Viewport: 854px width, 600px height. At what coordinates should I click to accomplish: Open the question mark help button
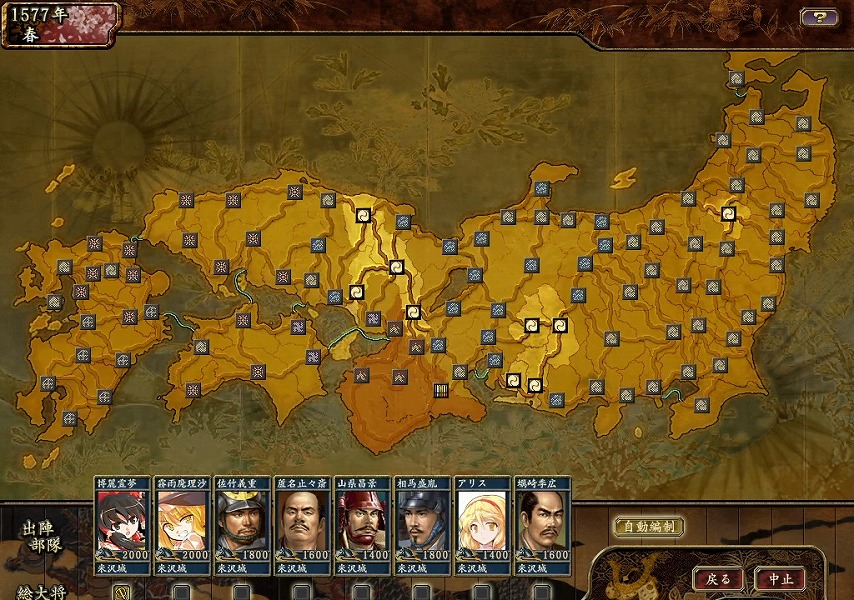click(819, 17)
